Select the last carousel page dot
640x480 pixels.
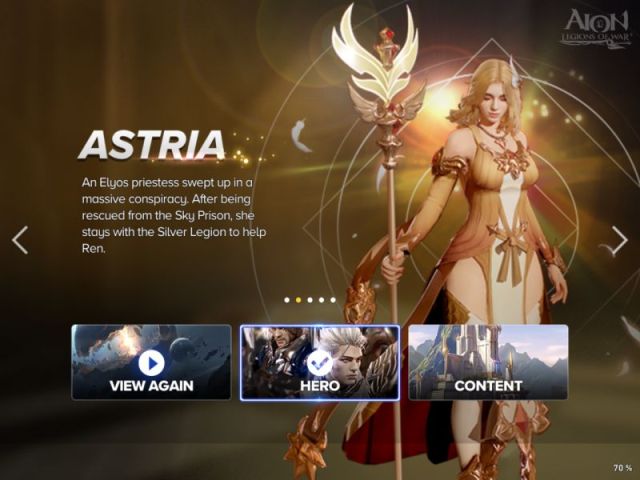pos(334,299)
